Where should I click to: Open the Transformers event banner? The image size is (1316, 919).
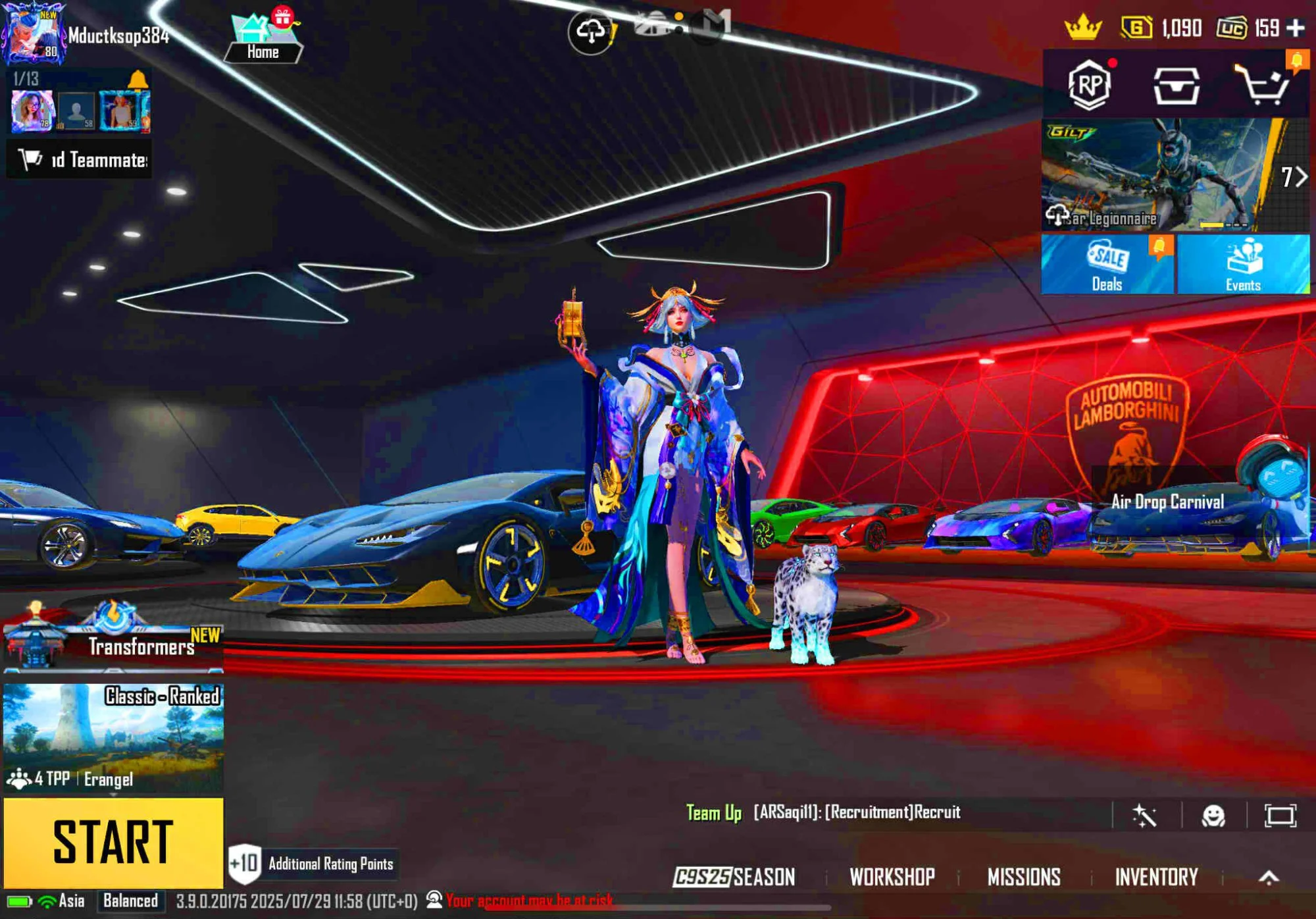click(113, 637)
